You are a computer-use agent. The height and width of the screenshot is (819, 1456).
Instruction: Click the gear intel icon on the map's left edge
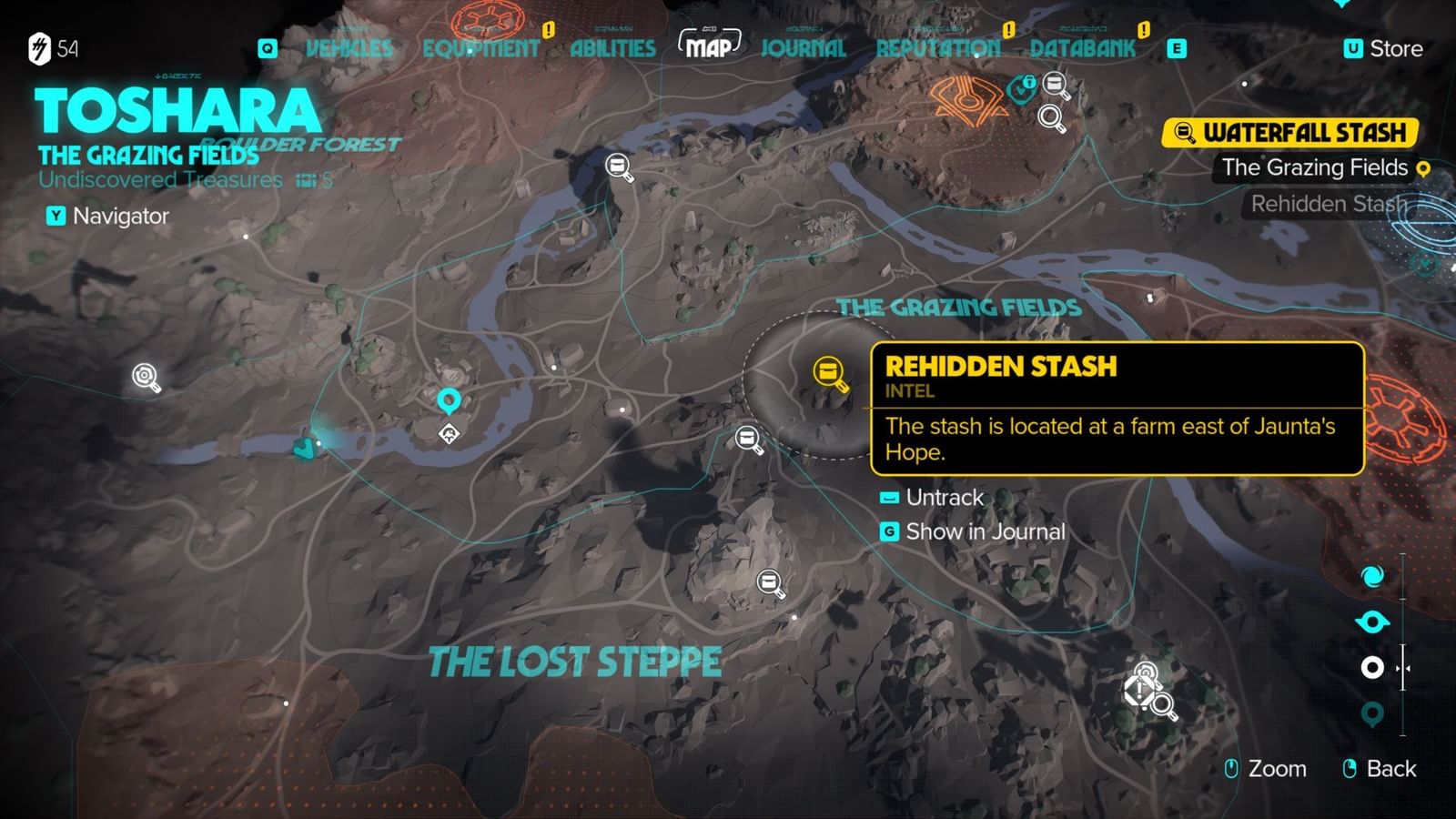click(x=143, y=375)
